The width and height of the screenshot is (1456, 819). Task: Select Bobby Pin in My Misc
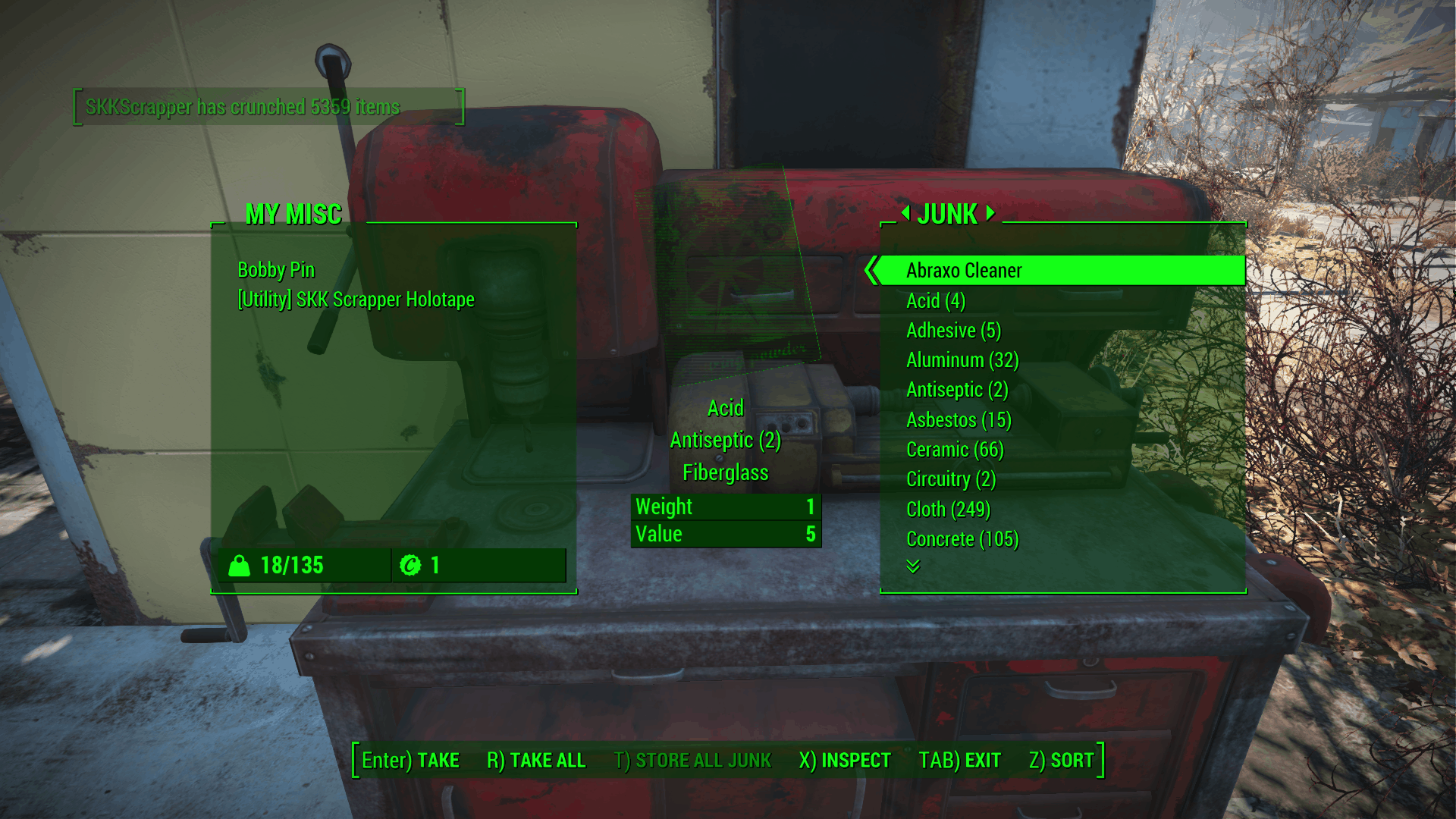coord(276,270)
